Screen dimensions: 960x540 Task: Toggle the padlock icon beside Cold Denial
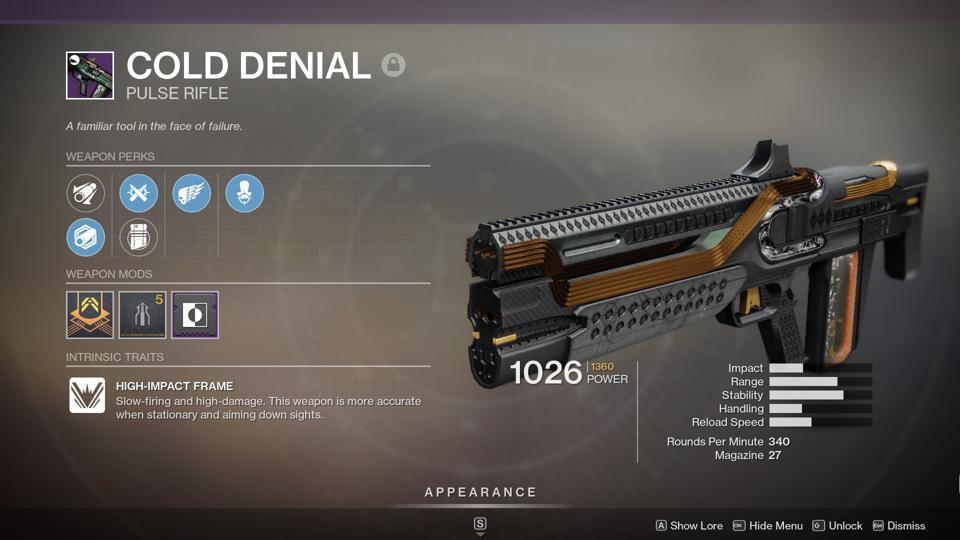(x=393, y=66)
